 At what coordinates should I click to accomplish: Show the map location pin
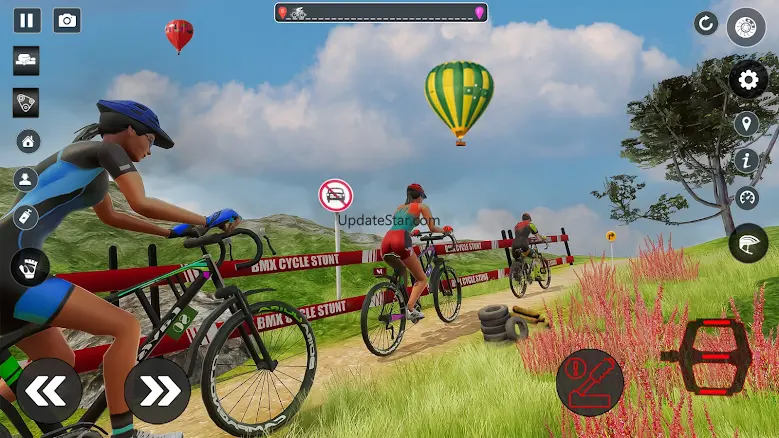click(746, 124)
